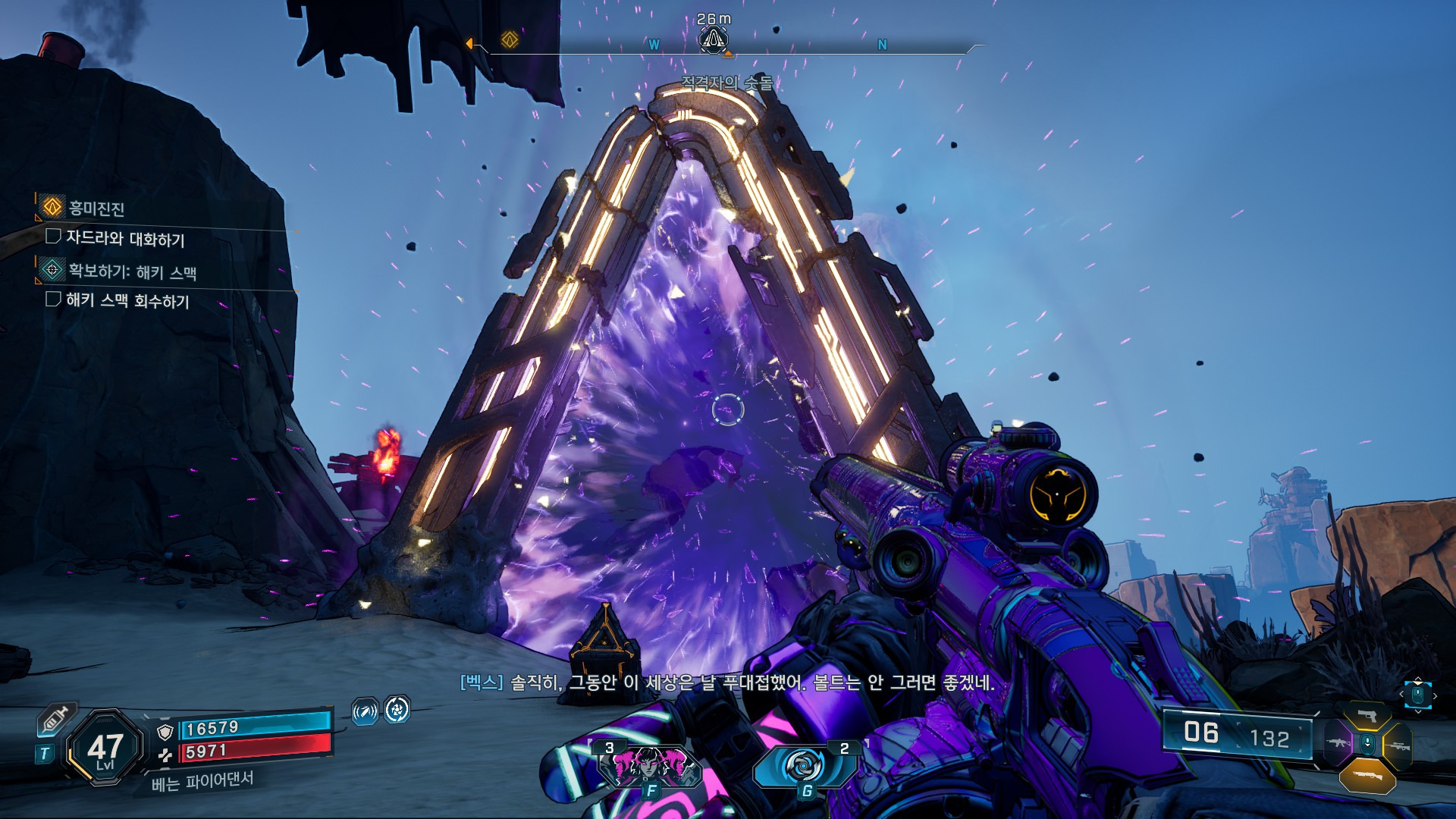Image resolution: width=1456 pixels, height=819 pixels.
Task: Activate the action skill portrait icon
Action: point(650,765)
